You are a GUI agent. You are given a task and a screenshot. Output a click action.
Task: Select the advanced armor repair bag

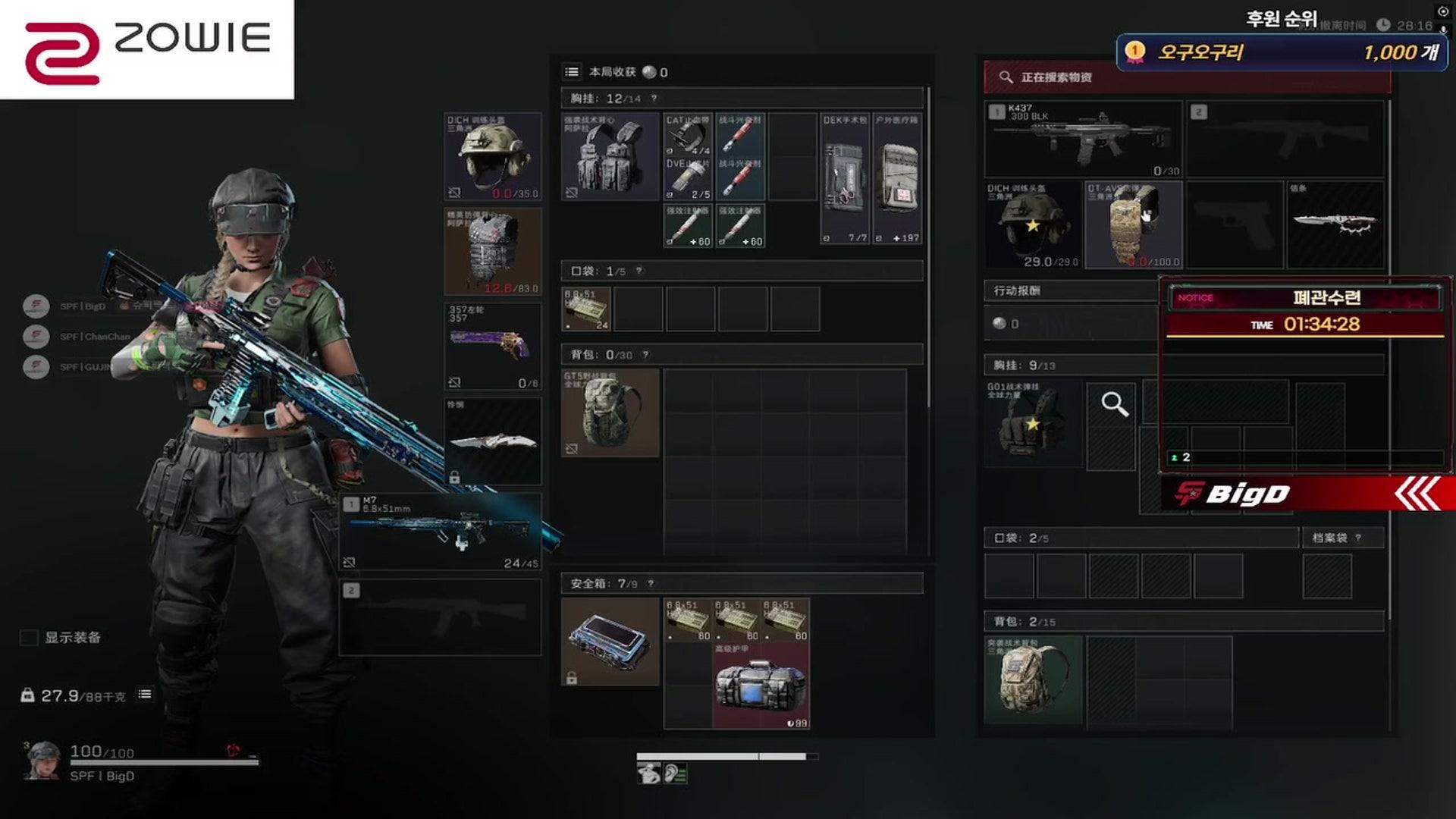pyautogui.click(x=761, y=687)
